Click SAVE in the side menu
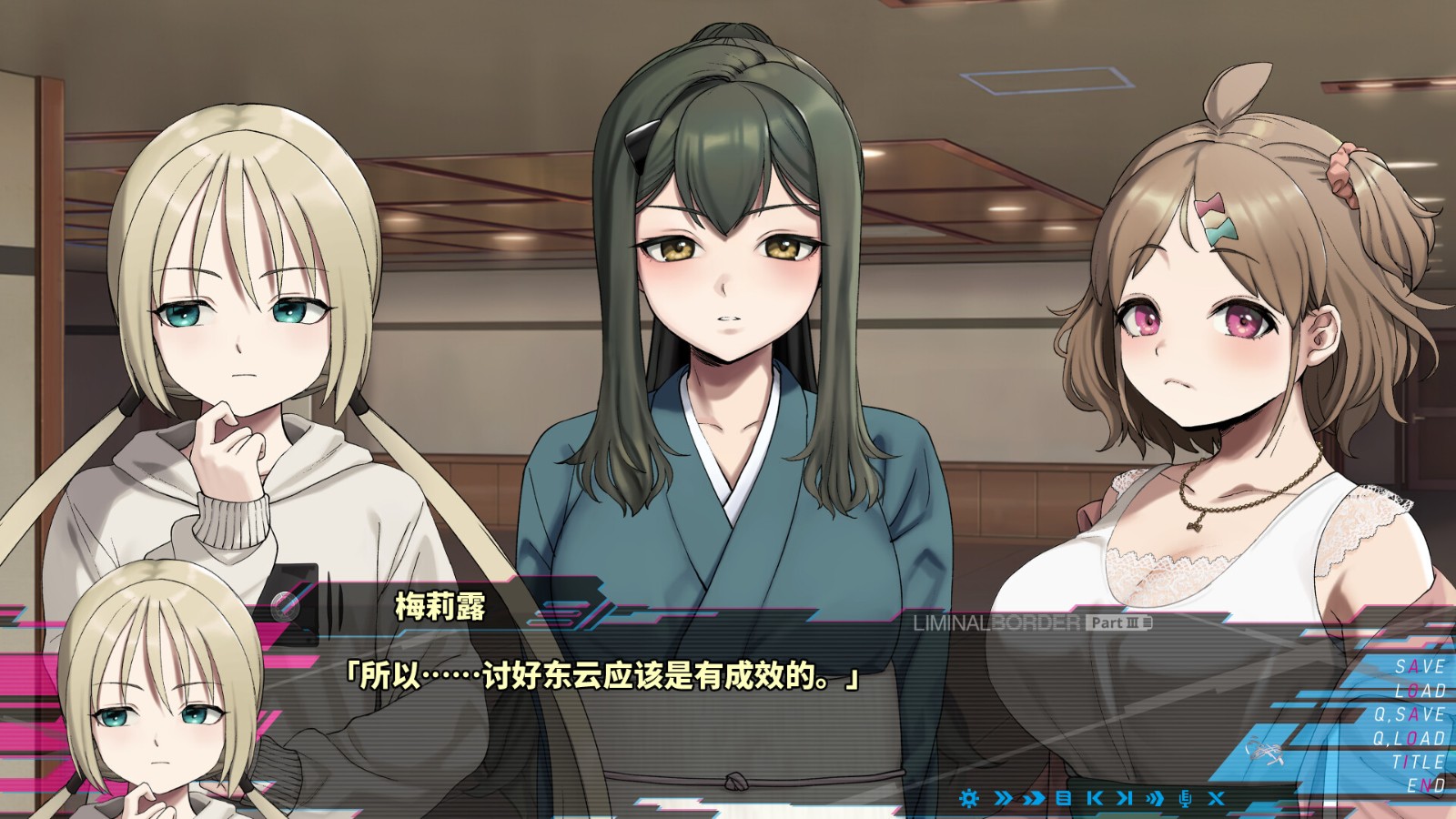Image resolution: width=1456 pixels, height=819 pixels. click(x=1420, y=665)
